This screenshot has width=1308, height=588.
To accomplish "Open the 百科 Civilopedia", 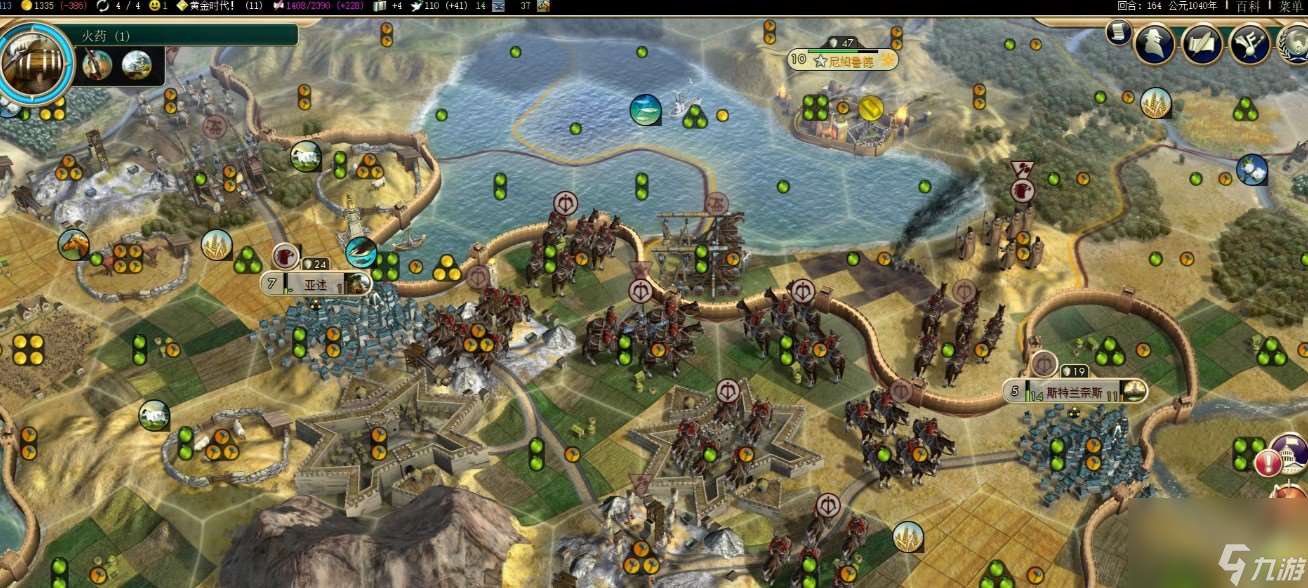I will pyautogui.click(x=1248, y=6).
